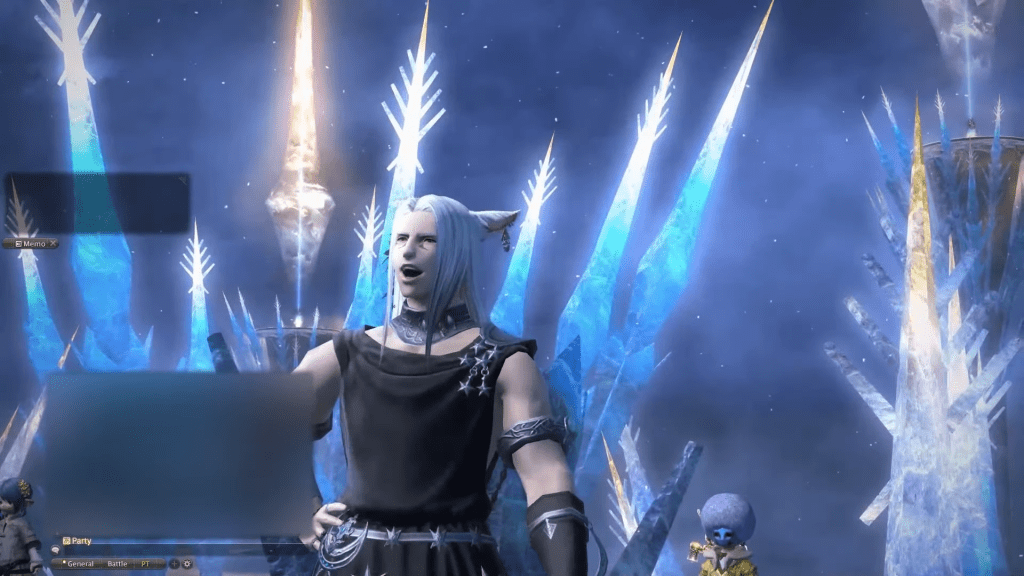Click the Party chat input field
The width and height of the screenshot is (1024, 576).
180,551
